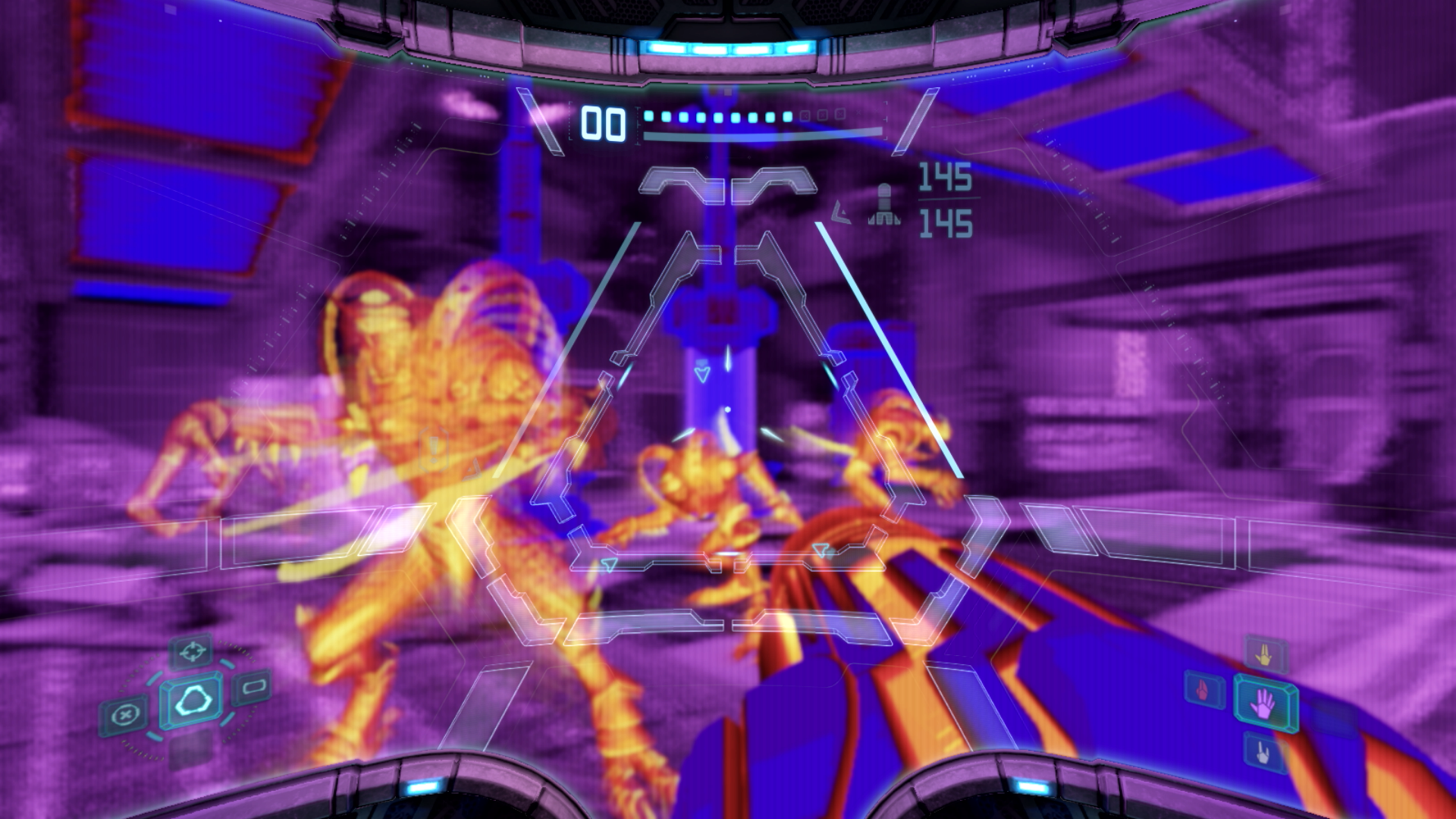Screen dimensions: 1456x819
Task: Click the blue segmented energy bar
Action: [x=728, y=118]
